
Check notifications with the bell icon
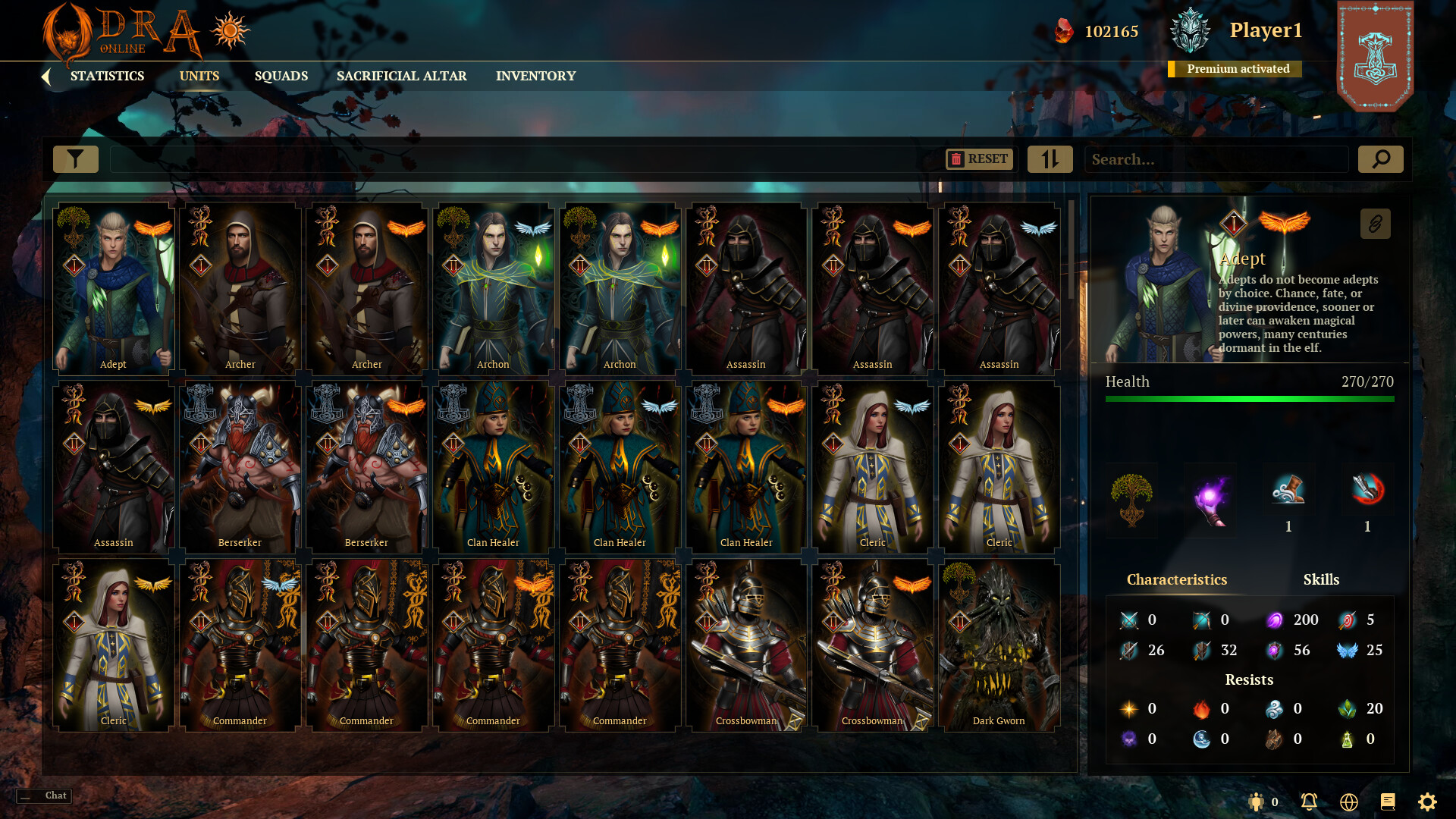coord(1308,802)
